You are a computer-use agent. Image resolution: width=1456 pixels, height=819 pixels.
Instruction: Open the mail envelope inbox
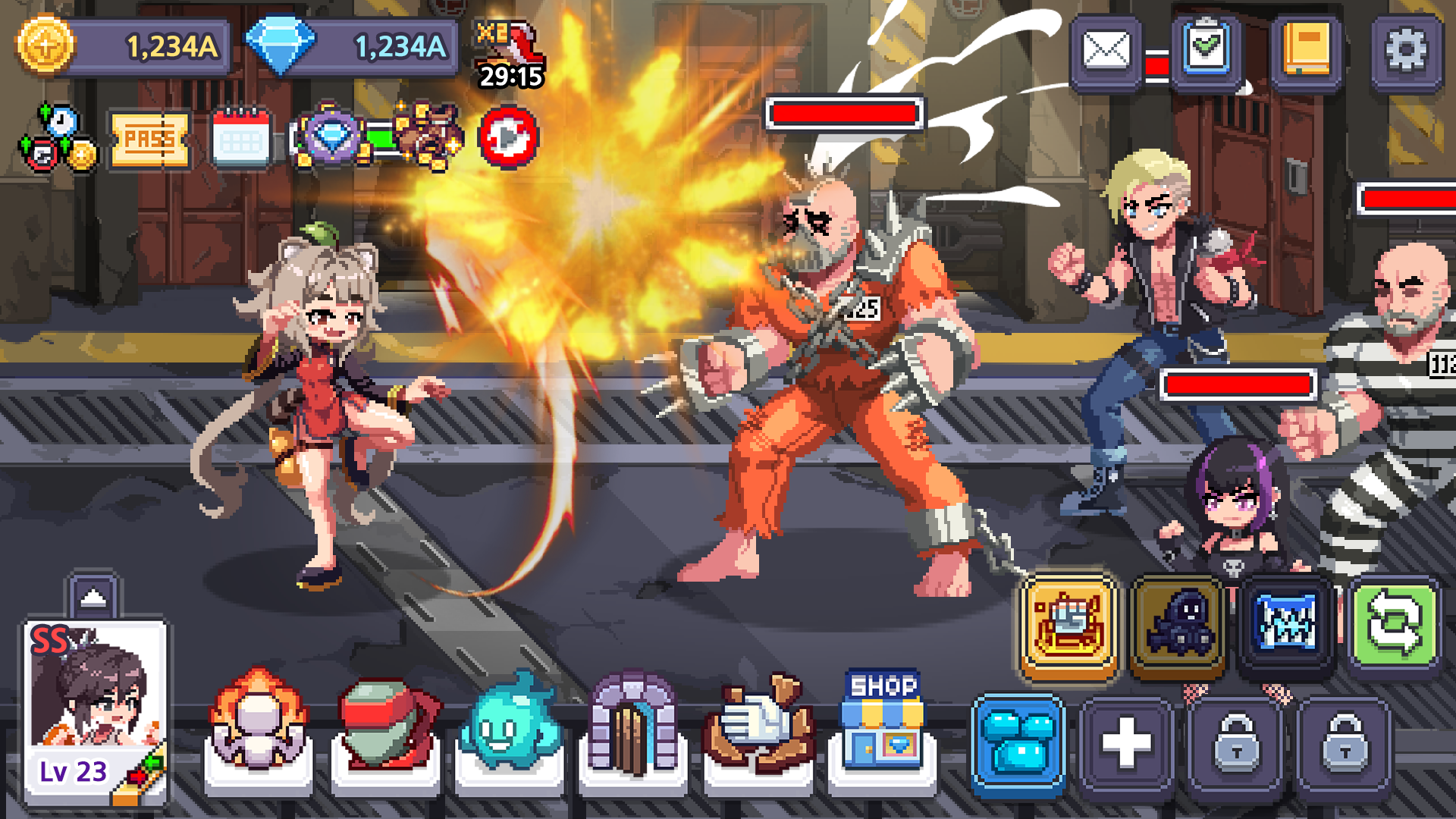1106,51
